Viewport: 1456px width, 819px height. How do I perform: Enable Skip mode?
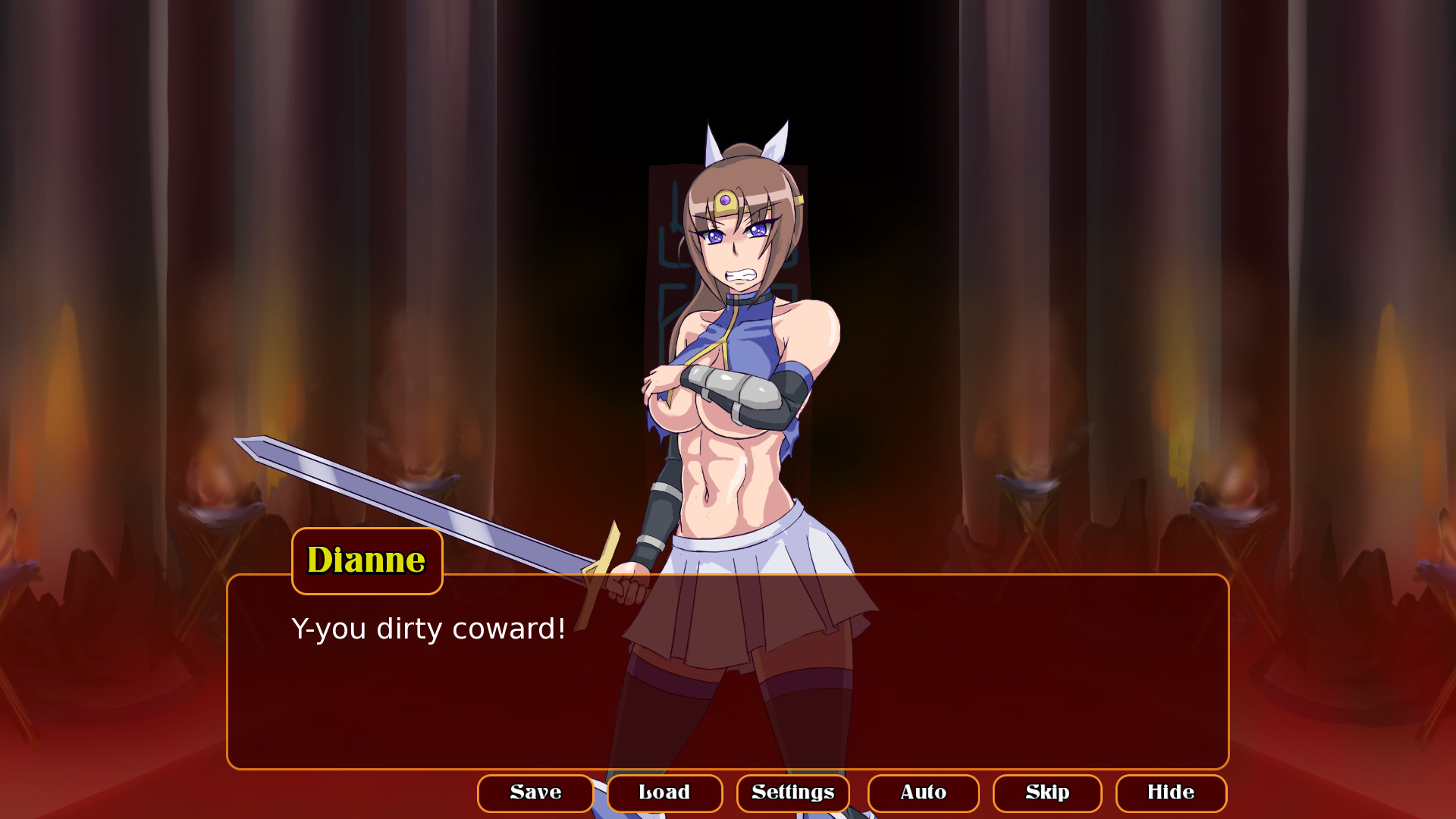tap(1046, 793)
